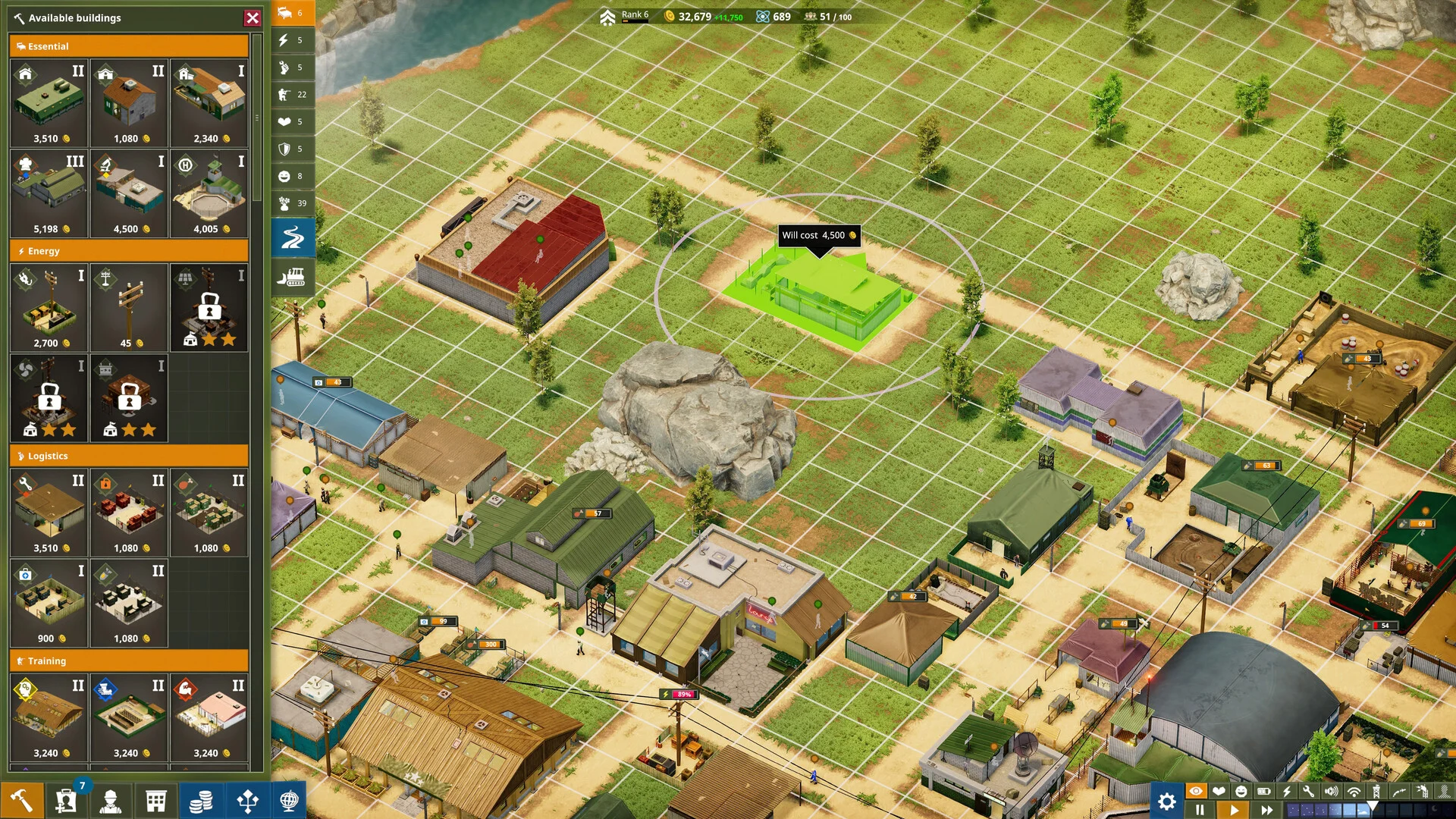Choose the 2,700 generator building in Energy
Image resolution: width=1456 pixels, height=819 pixels.
49,307
